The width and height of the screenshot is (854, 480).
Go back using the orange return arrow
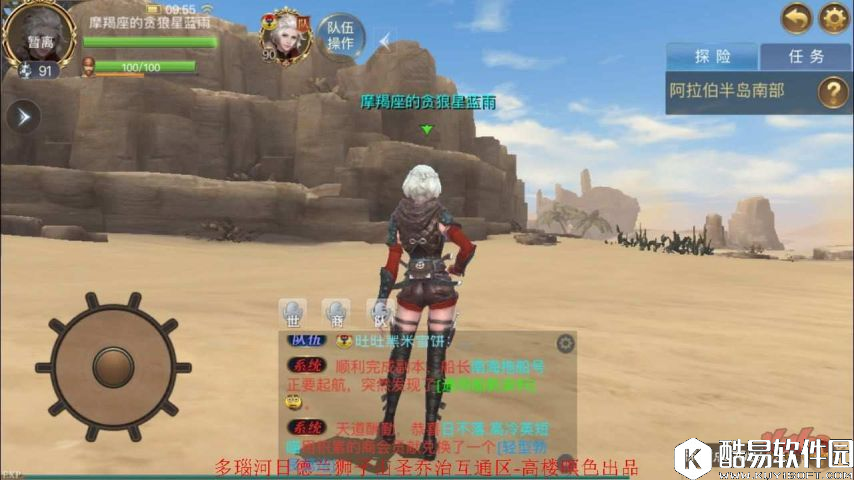point(797,18)
